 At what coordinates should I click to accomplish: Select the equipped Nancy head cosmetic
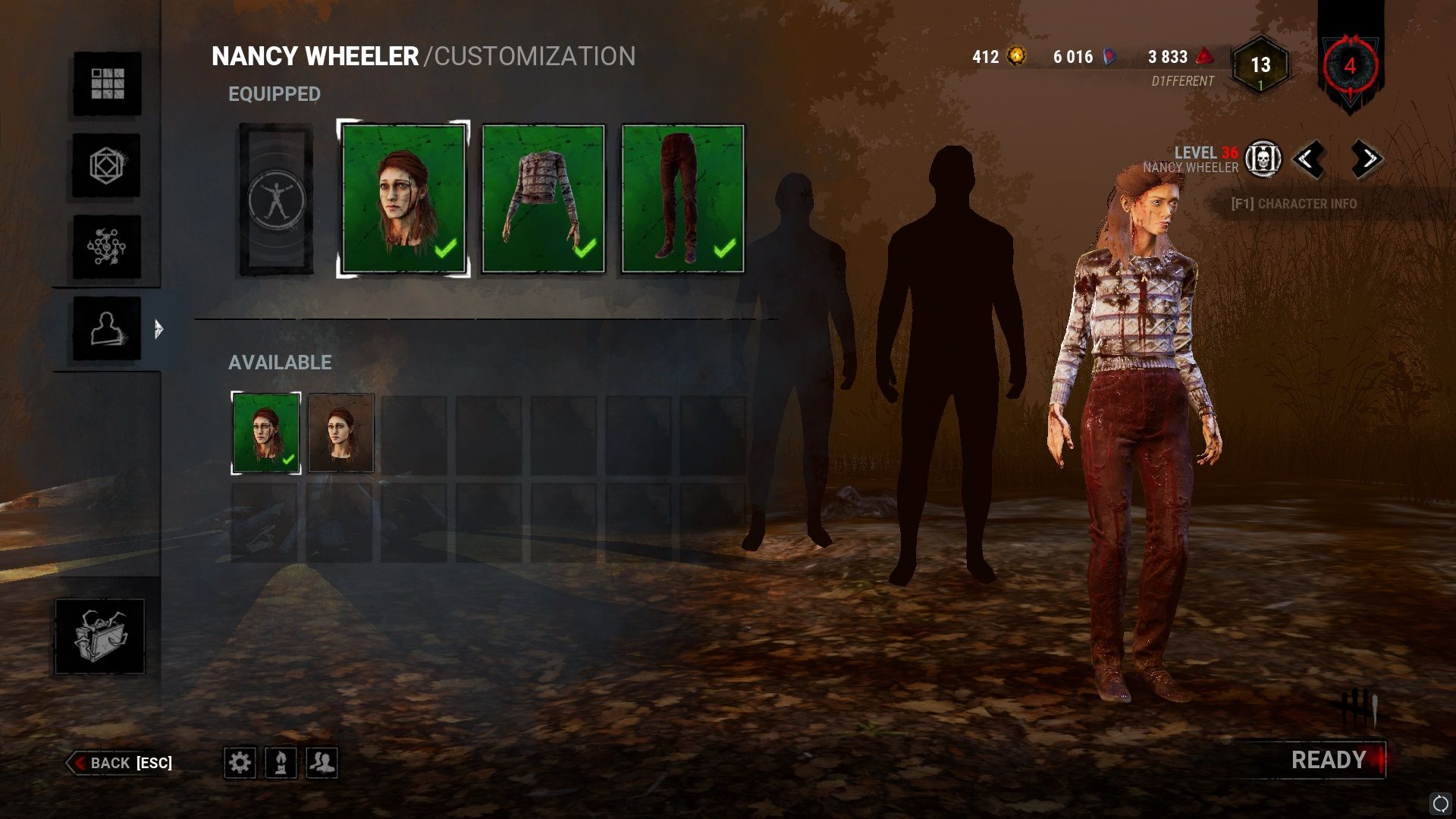coord(404,197)
